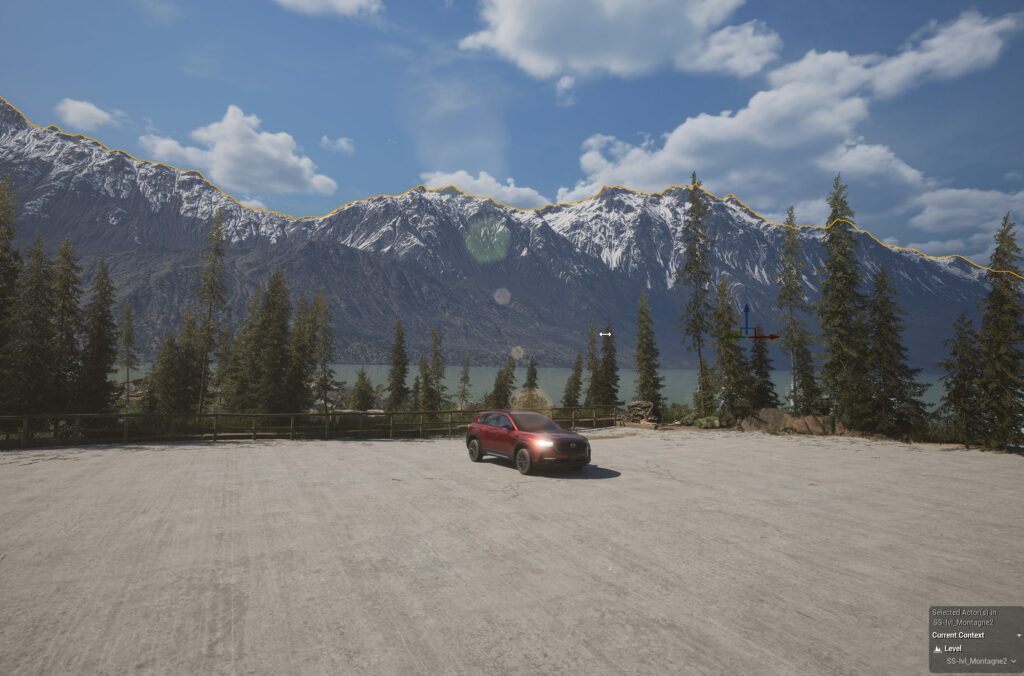Expand the SS-lvl_Montagne2 level dropdown
Screen dimensions: 1024x676
coord(1013,661)
